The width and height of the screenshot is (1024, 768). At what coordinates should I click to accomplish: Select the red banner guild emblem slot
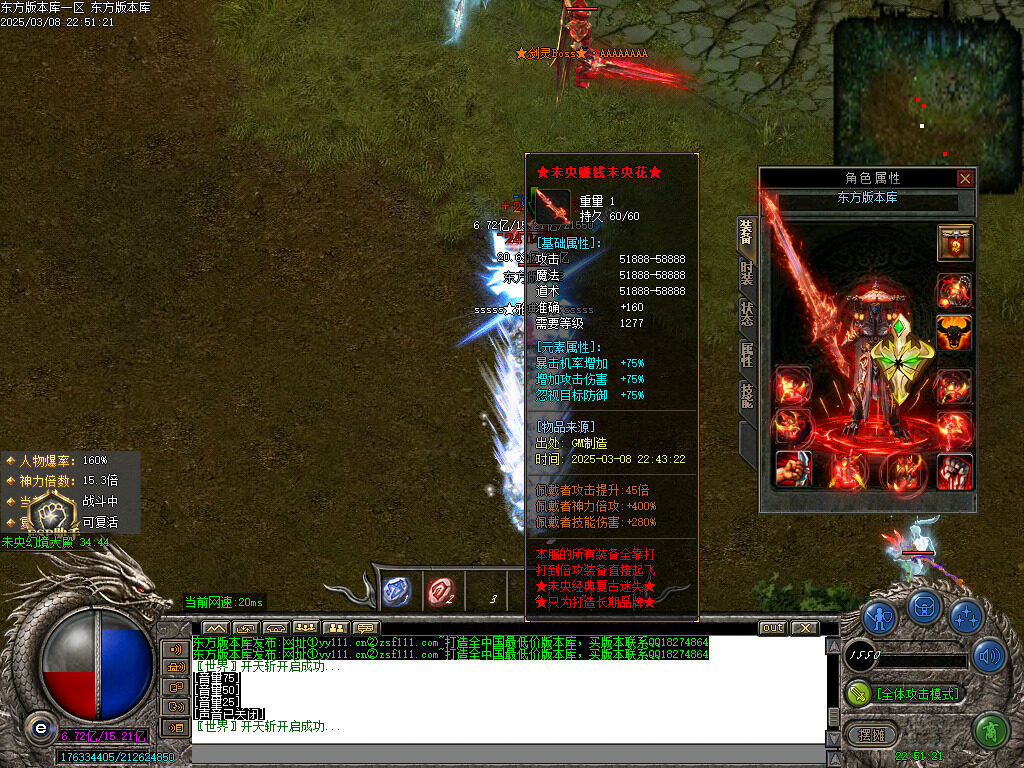(954, 242)
